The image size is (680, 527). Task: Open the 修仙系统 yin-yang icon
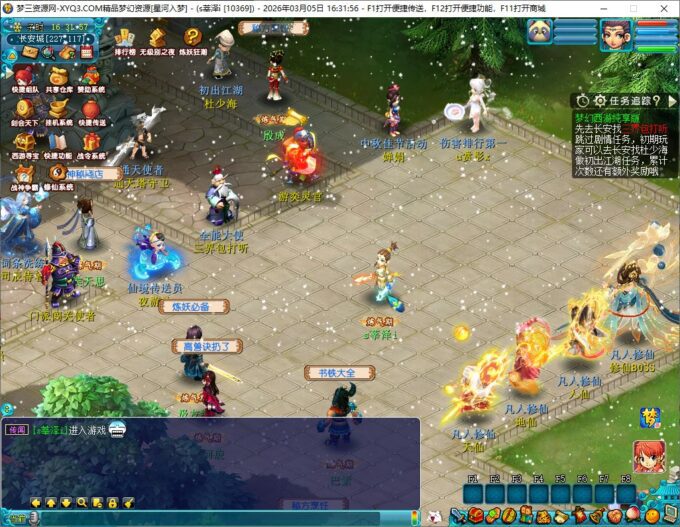59,174
